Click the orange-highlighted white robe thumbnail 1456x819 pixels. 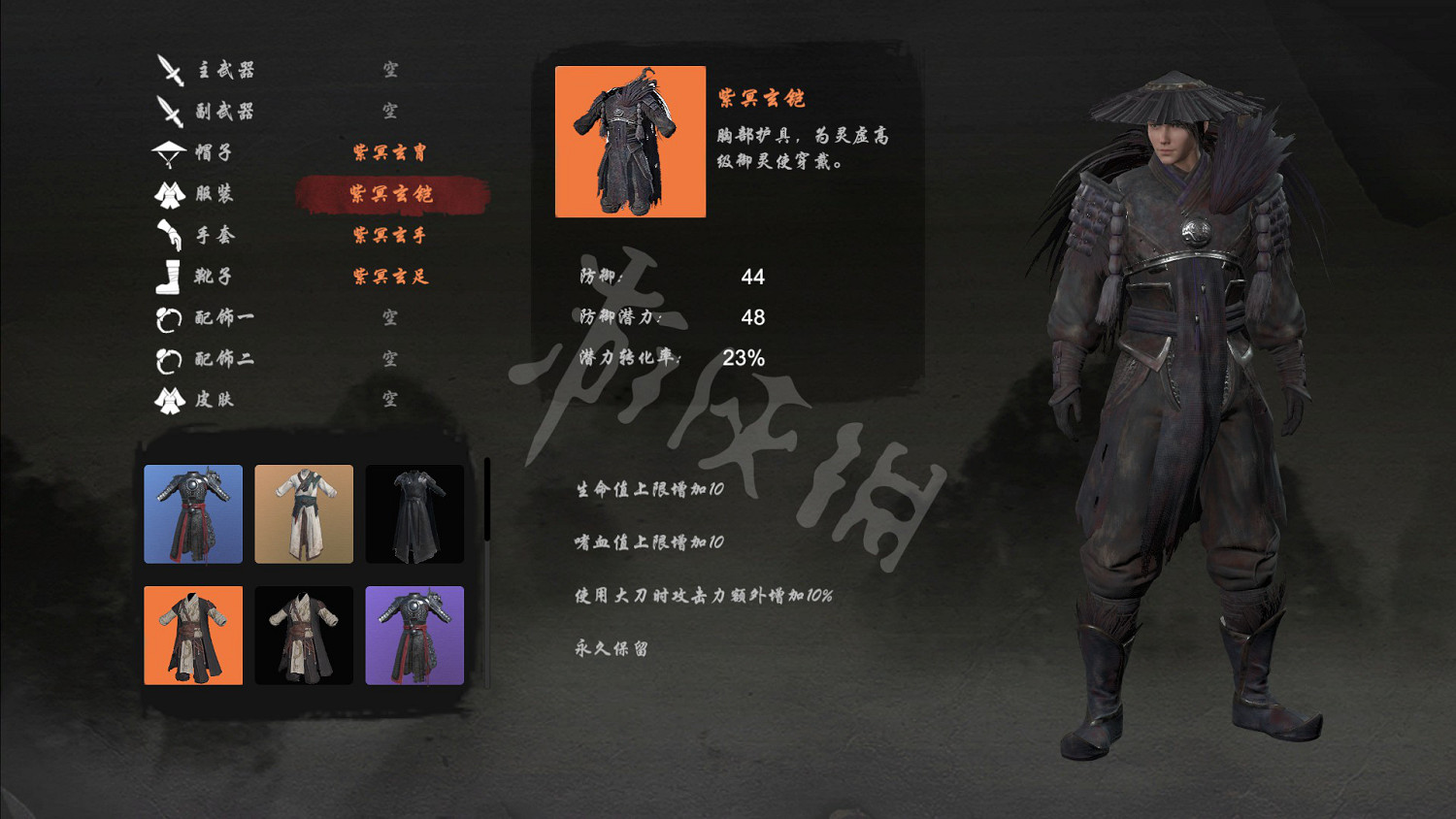[x=193, y=635]
